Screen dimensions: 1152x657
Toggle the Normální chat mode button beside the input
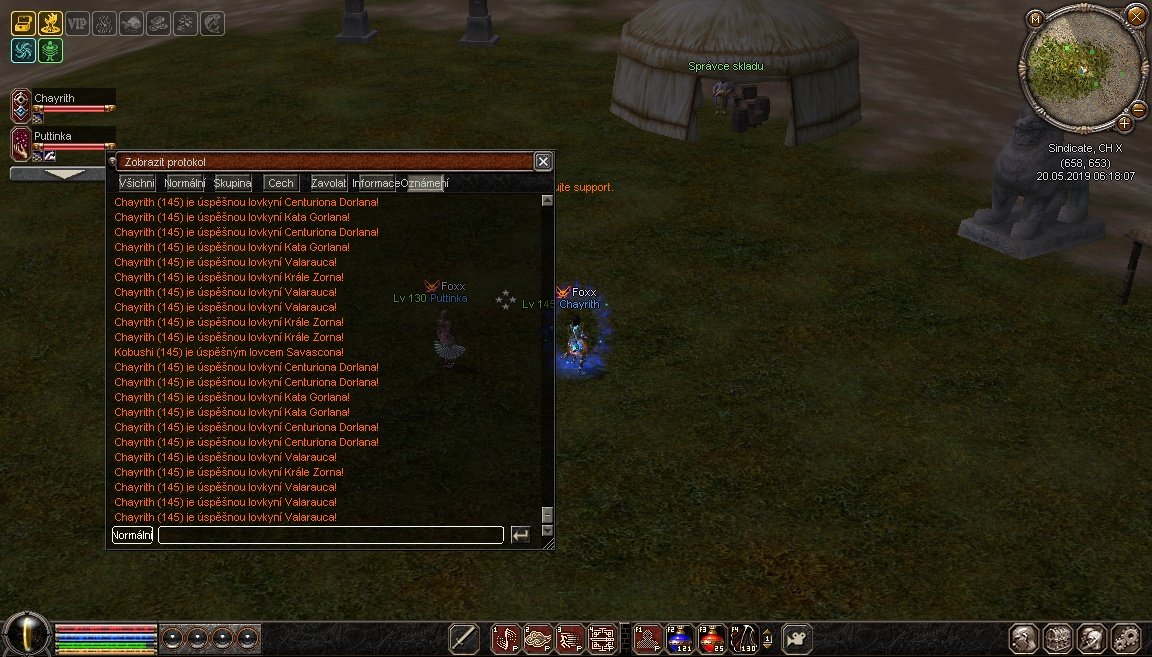132,535
